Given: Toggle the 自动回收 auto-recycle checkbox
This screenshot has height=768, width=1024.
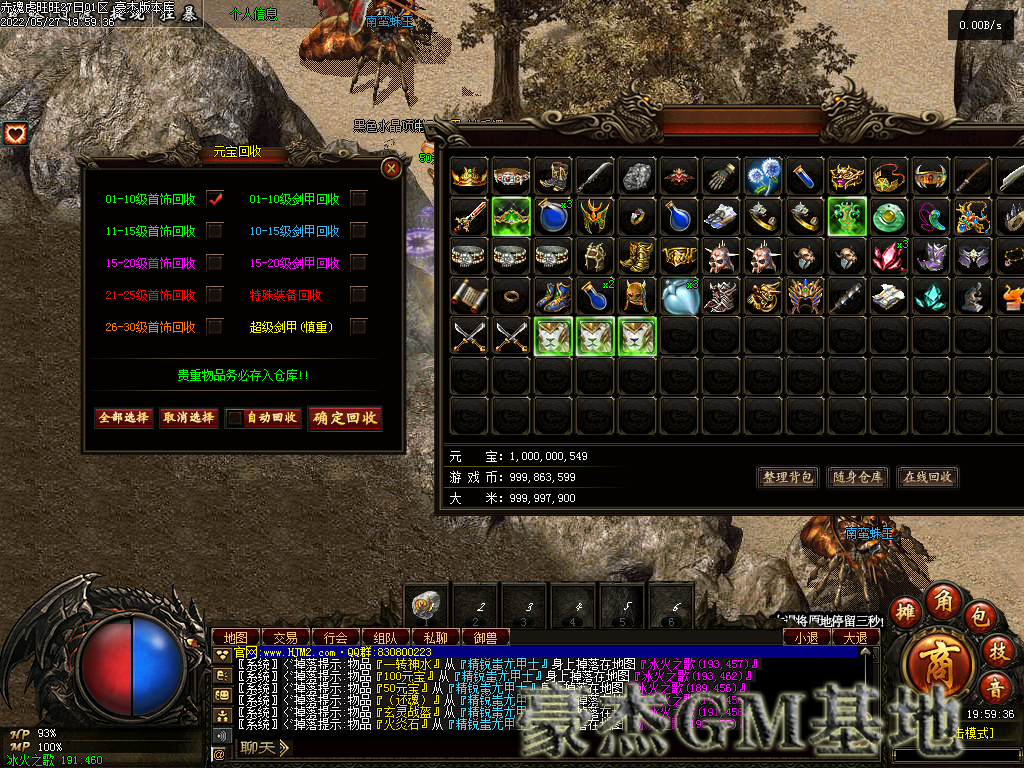Looking at the screenshot, I should 235,418.
